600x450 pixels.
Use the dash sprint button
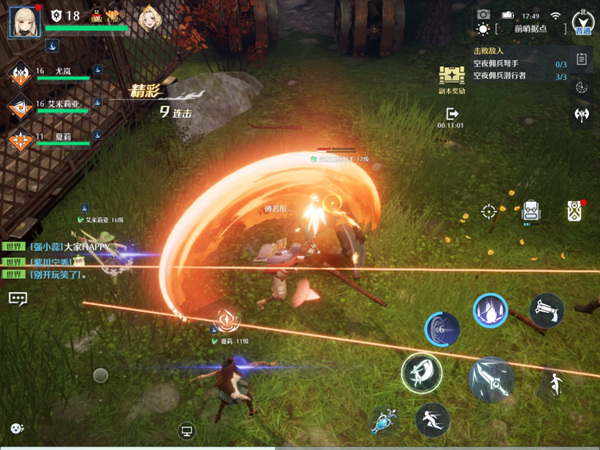tap(432, 419)
